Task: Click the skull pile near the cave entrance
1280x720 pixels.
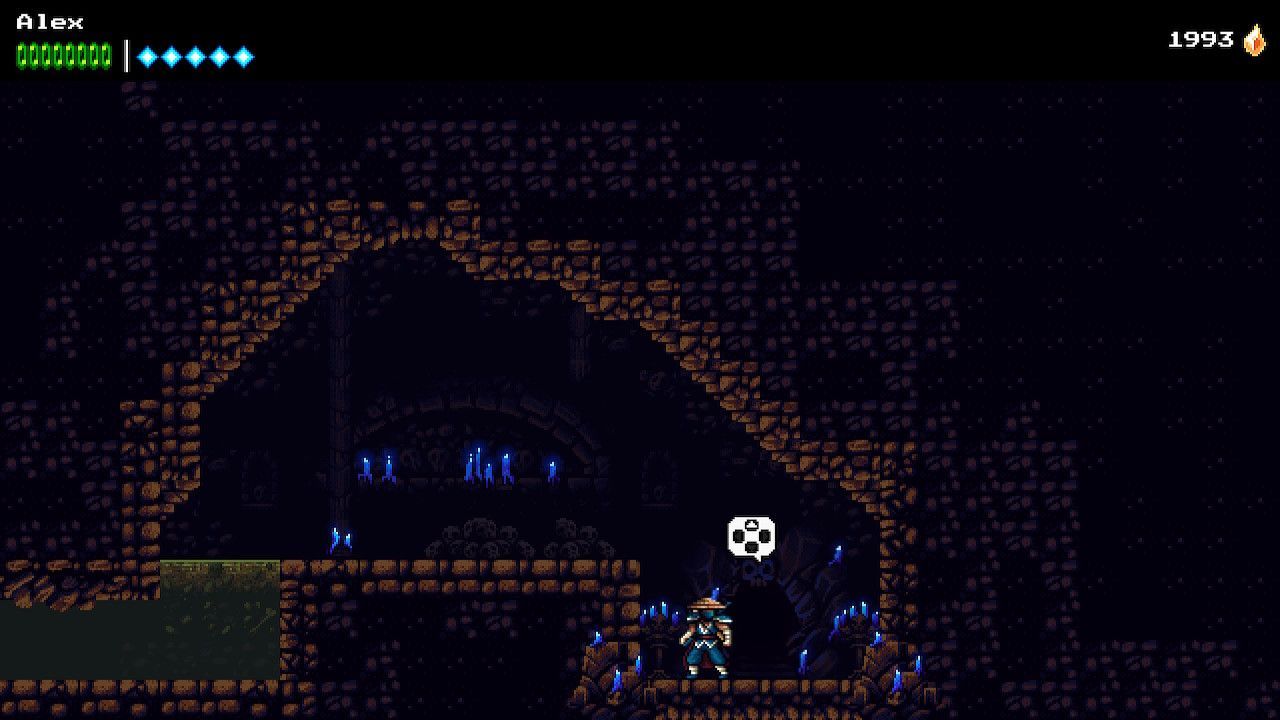Action: (757, 573)
